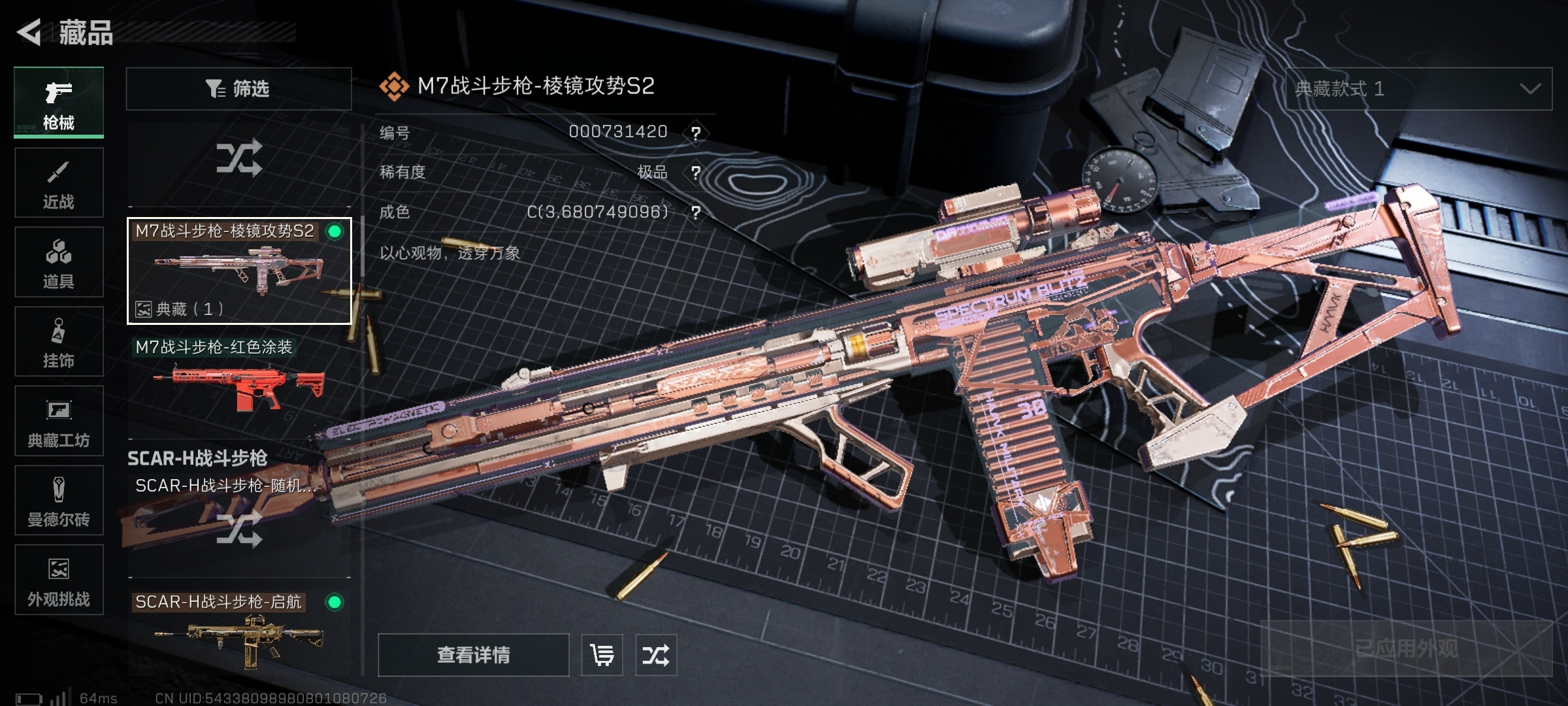Viewport: 1568px width, 706px height.
Task: Show the help tooltip for 稀有度
Action: pyautogui.click(x=696, y=173)
